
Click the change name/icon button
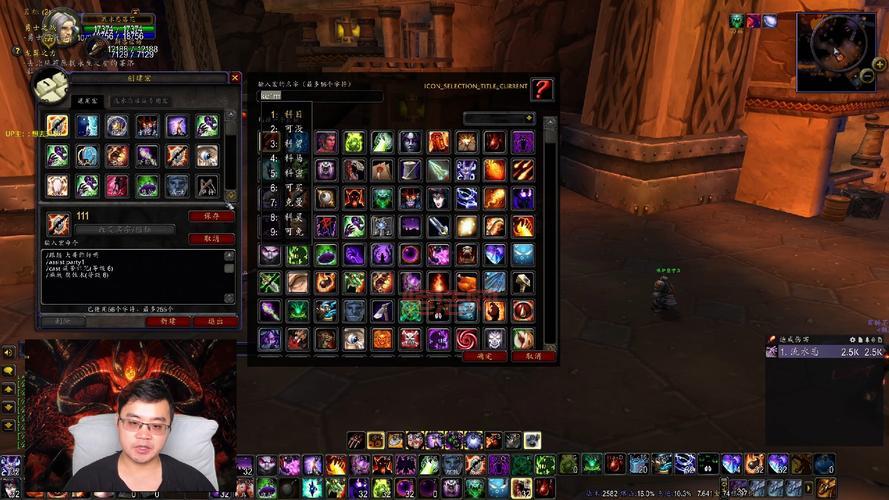point(125,230)
